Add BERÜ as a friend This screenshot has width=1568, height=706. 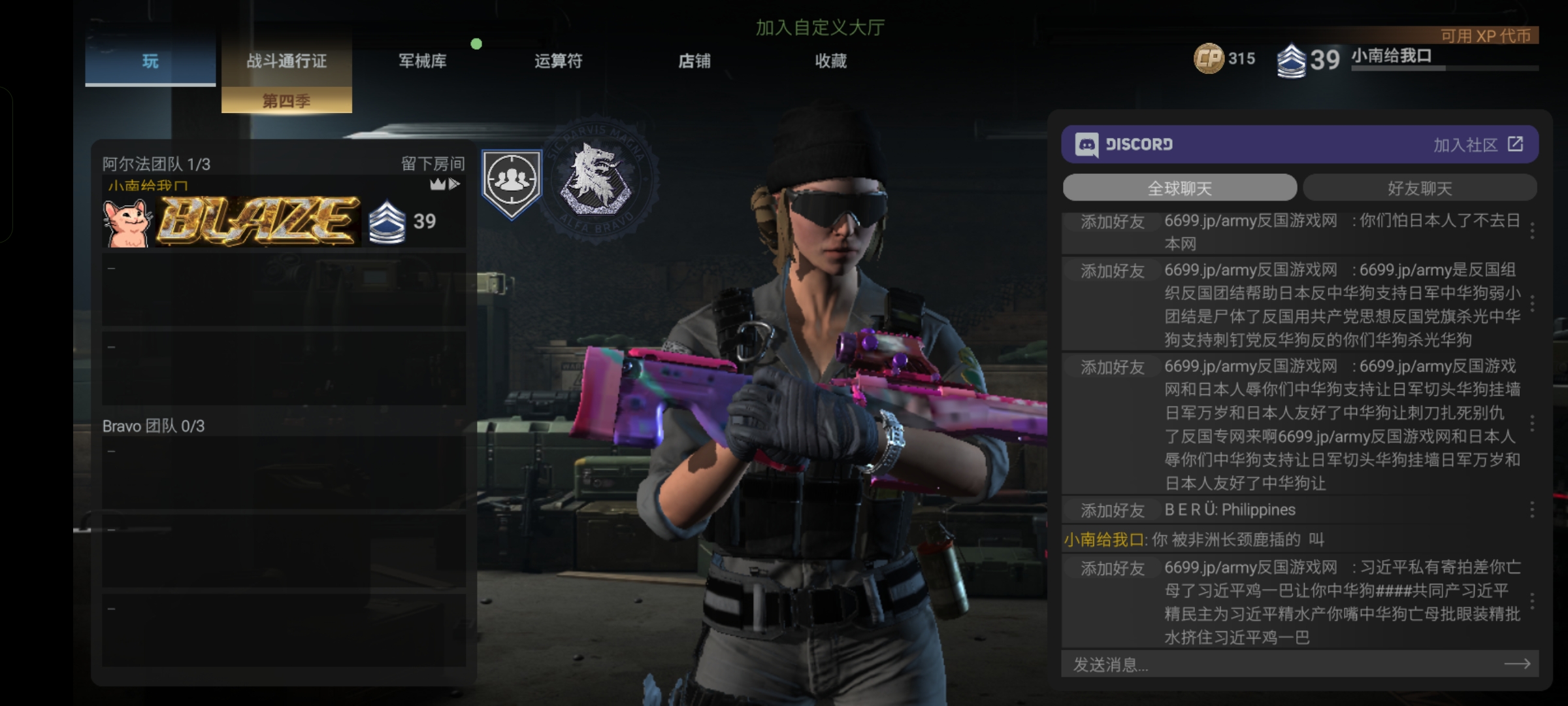click(x=1112, y=510)
